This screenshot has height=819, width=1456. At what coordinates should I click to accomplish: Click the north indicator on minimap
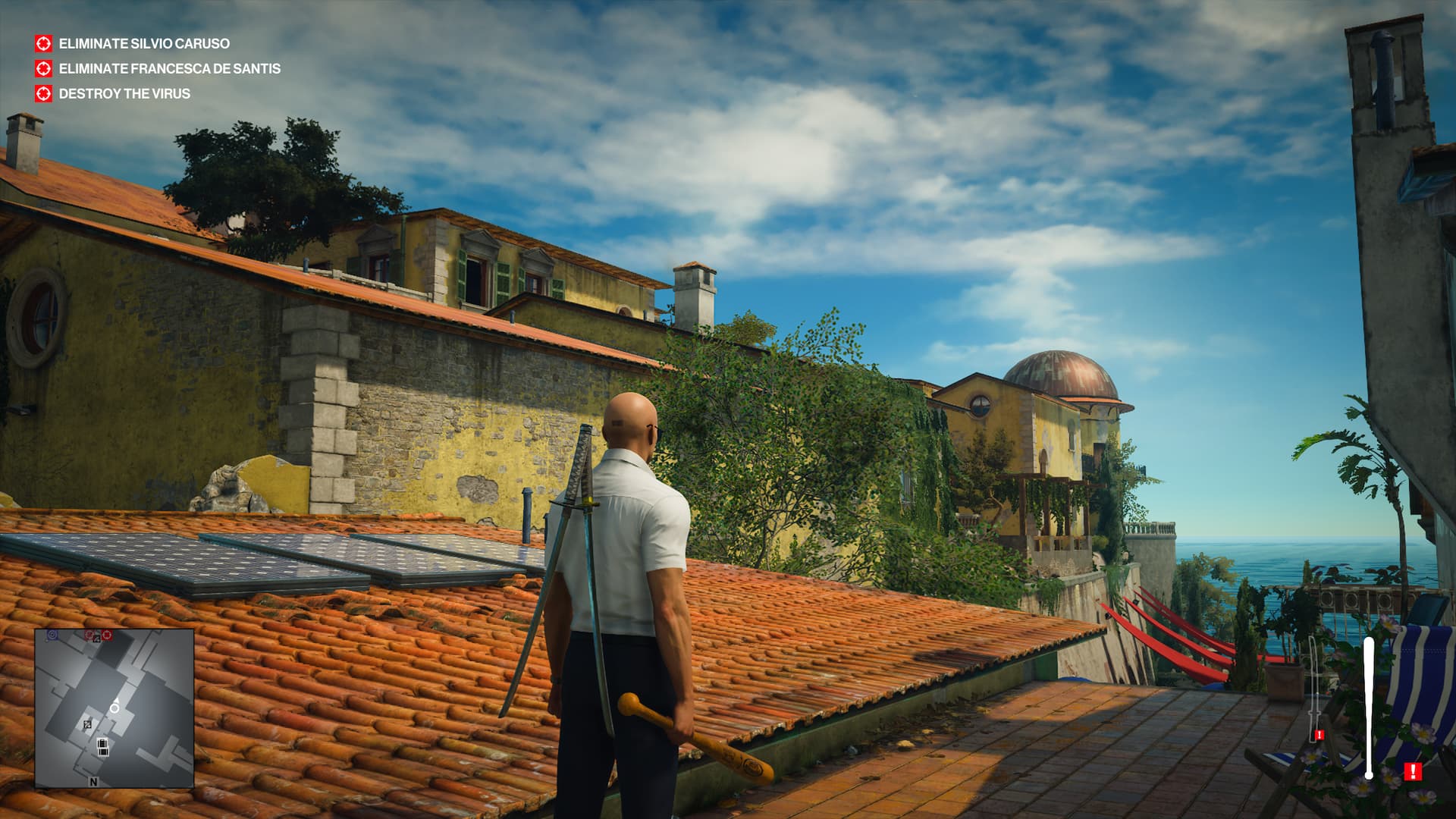(x=93, y=781)
